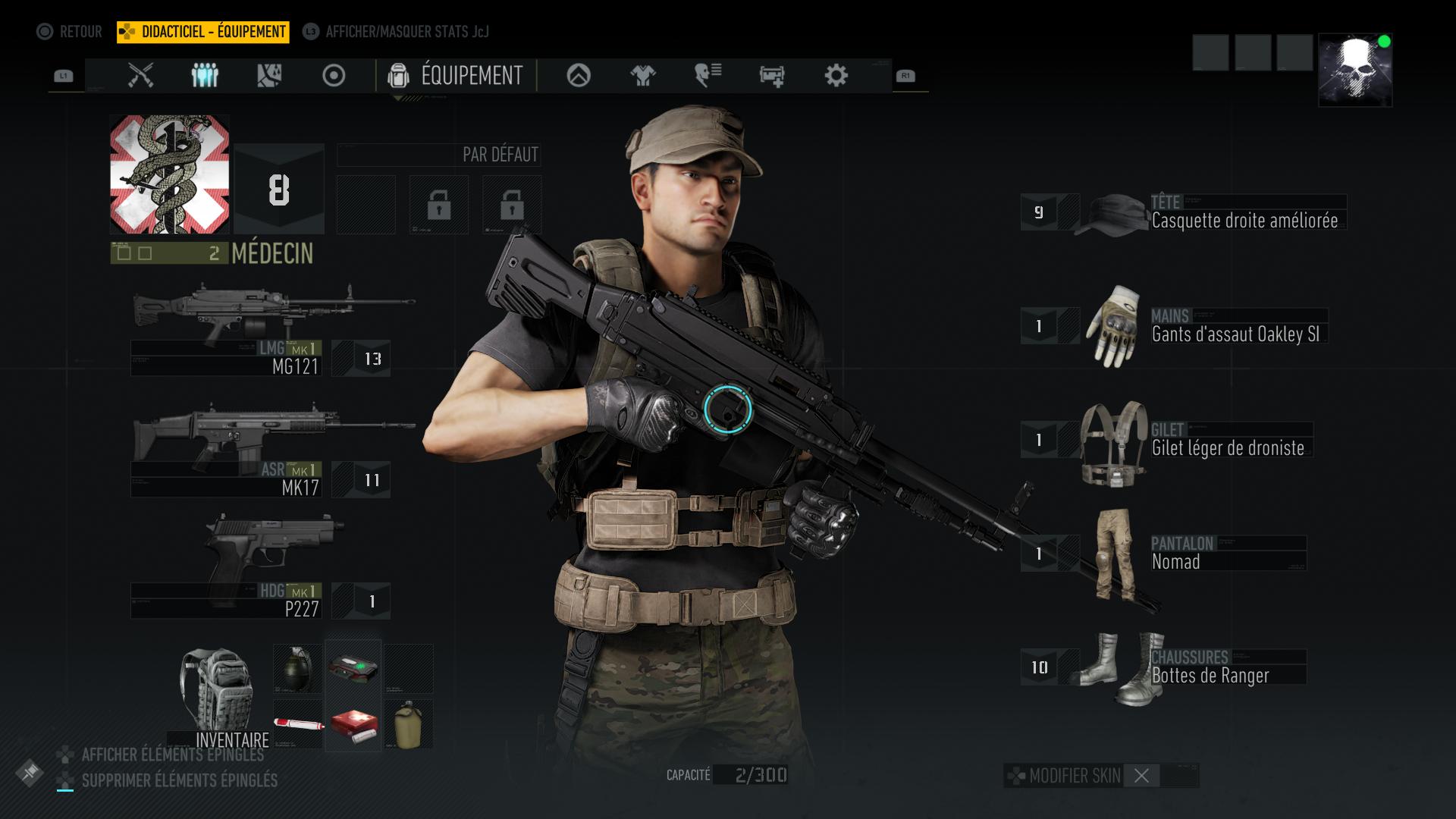Image resolution: width=1456 pixels, height=819 pixels.
Task: Open the tactical map icon
Action: pyautogui.click(x=269, y=76)
